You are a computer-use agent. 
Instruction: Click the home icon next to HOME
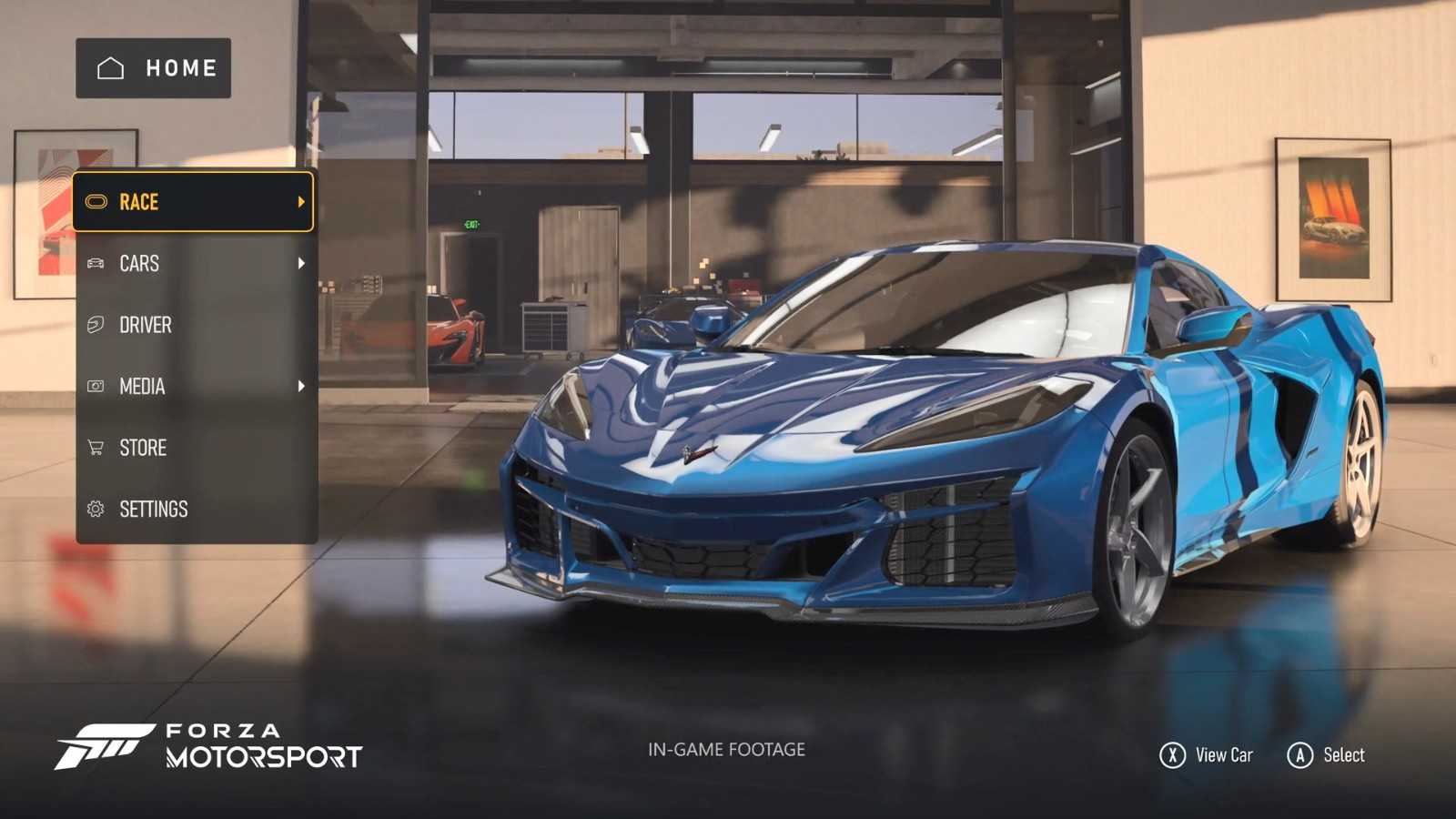(x=109, y=66)
